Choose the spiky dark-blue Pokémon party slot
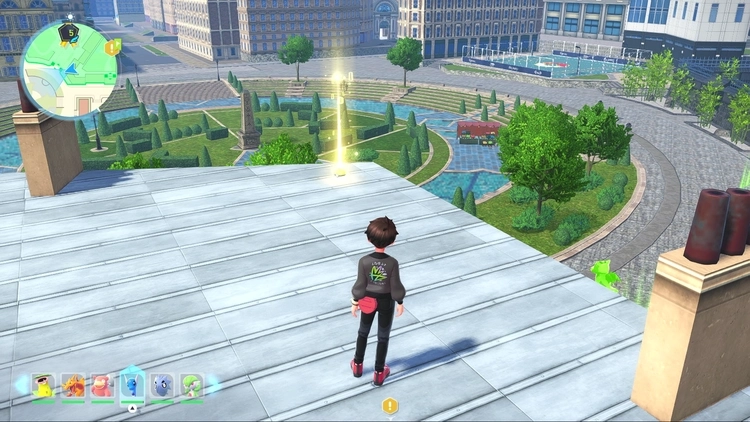 [163, 385]
